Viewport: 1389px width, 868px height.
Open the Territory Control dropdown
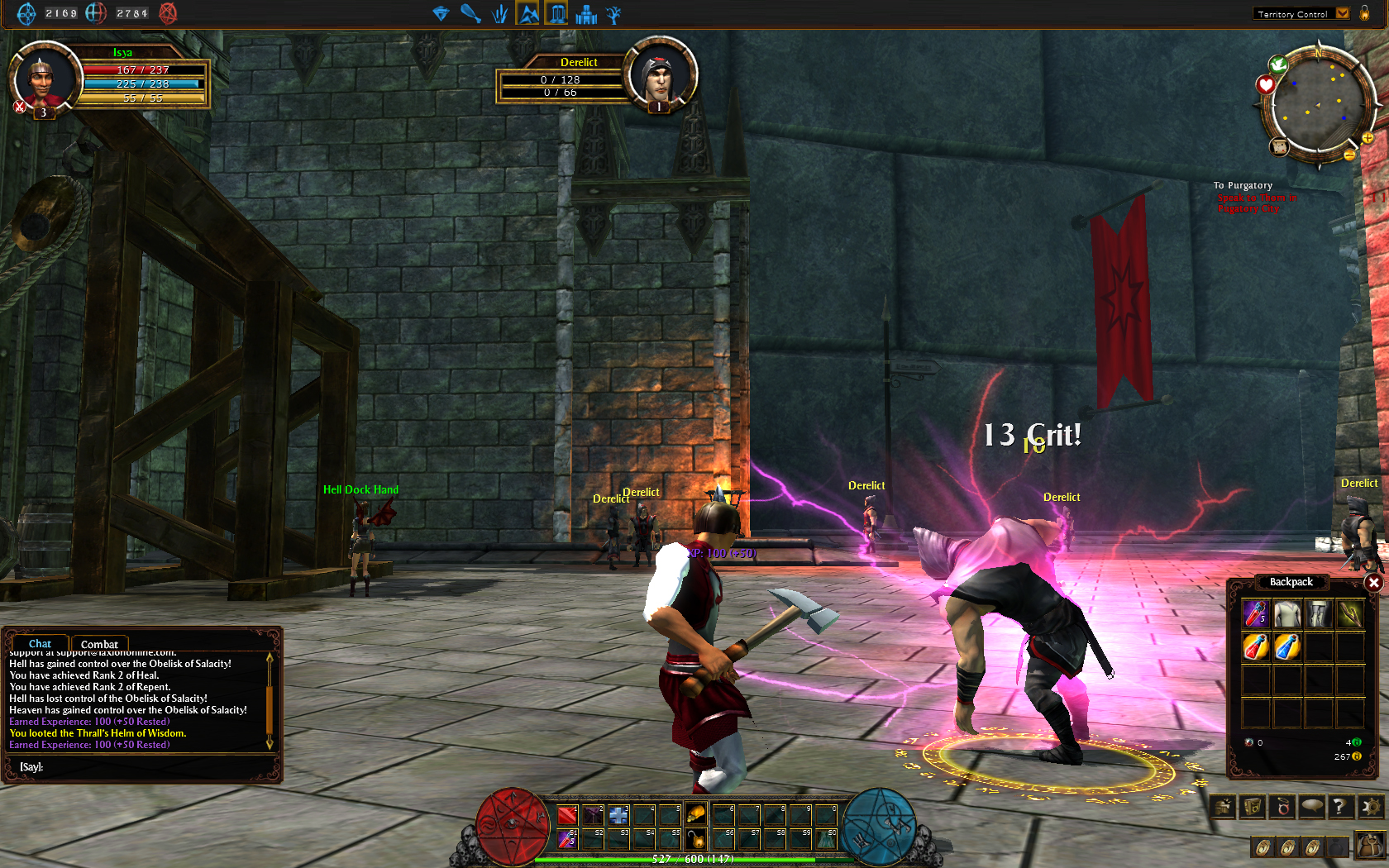[1343, 13]
